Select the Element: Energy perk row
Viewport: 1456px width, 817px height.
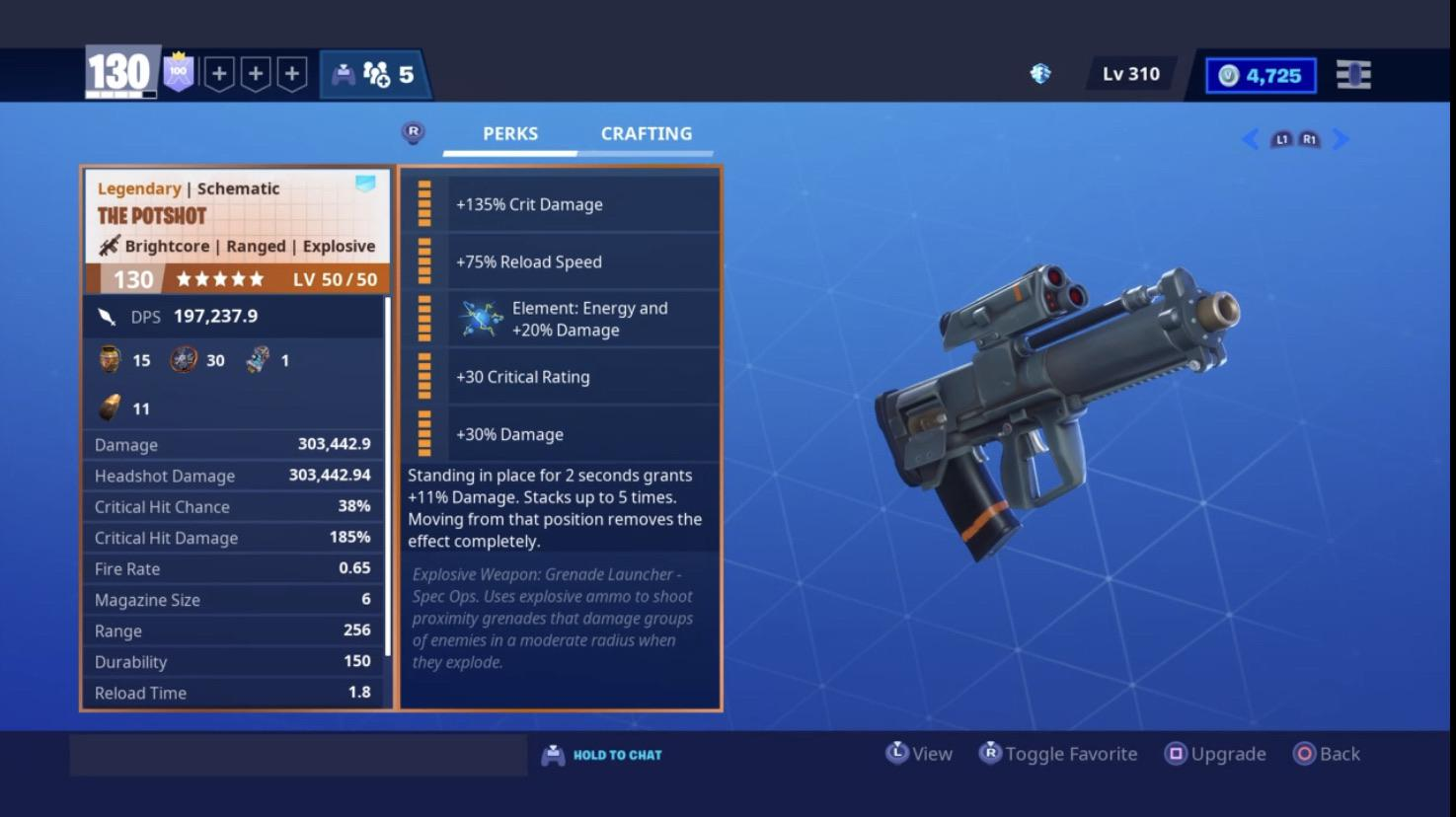click(582, 319)
